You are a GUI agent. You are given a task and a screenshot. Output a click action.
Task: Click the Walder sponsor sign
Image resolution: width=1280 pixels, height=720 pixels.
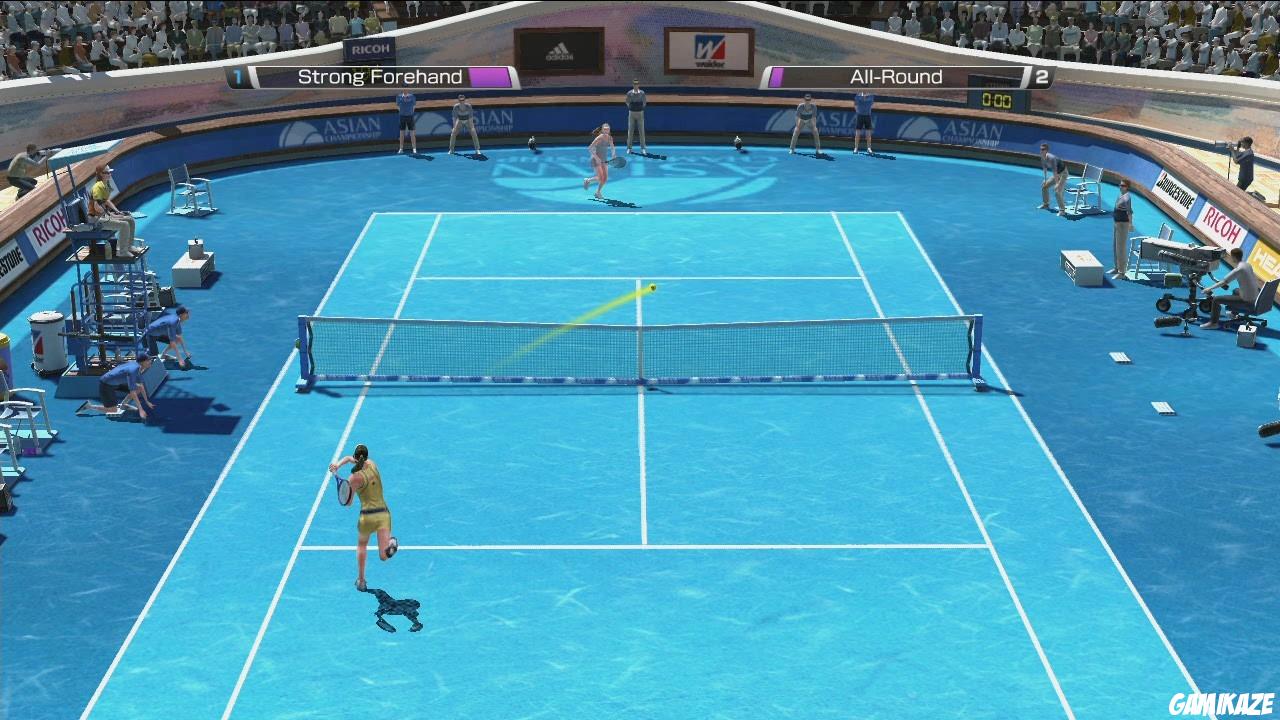coord(710,50)
